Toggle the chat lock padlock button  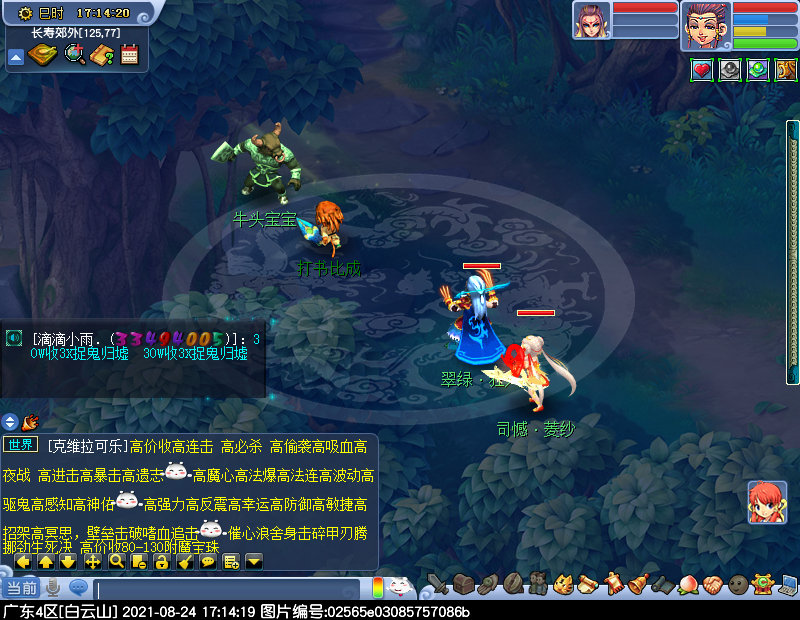tap(162, 562)
